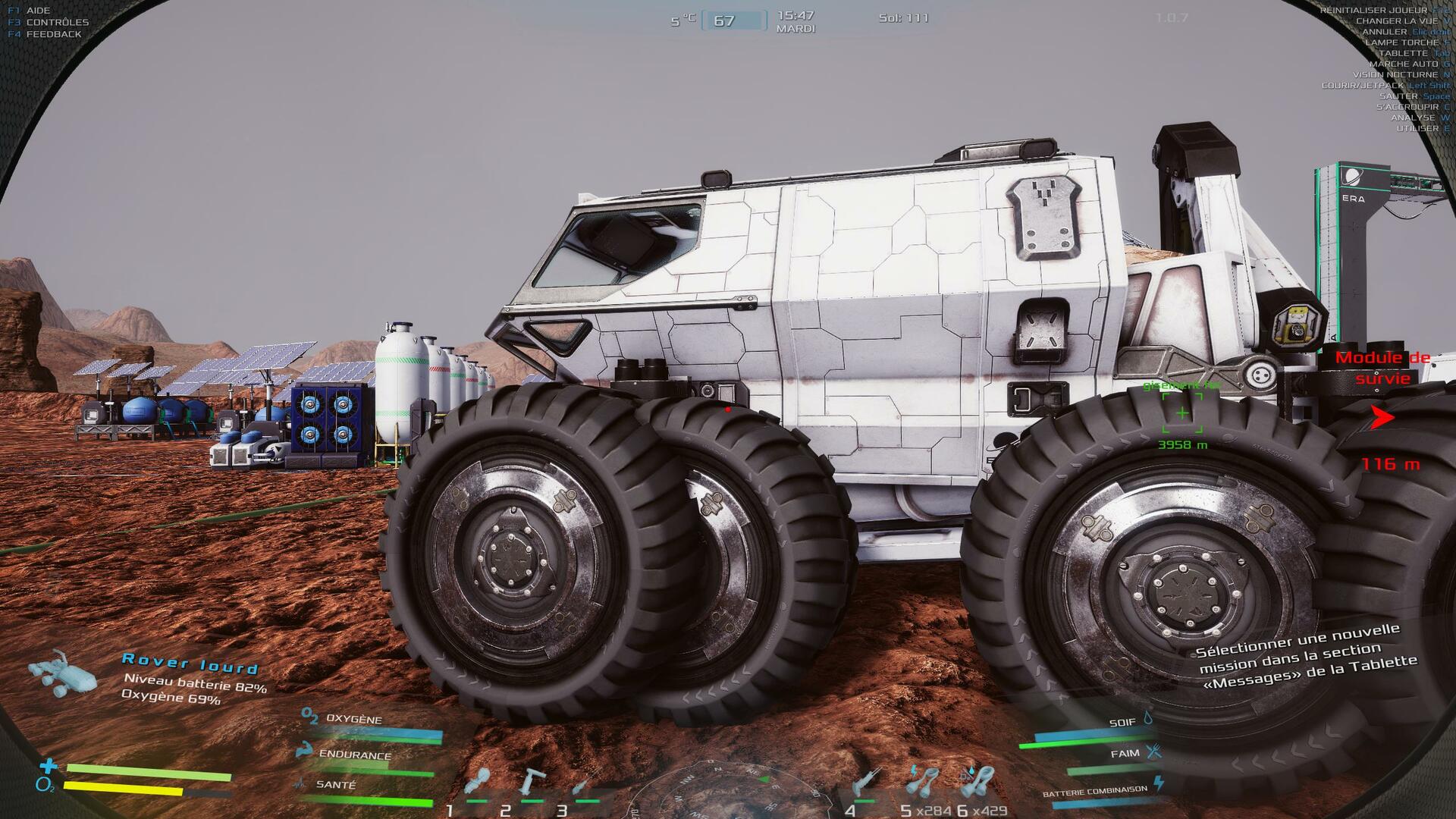Equip the tool in hotbar slot 4
The width and height of the screenshot is (1456, 819).
click(x=865, y=783)
